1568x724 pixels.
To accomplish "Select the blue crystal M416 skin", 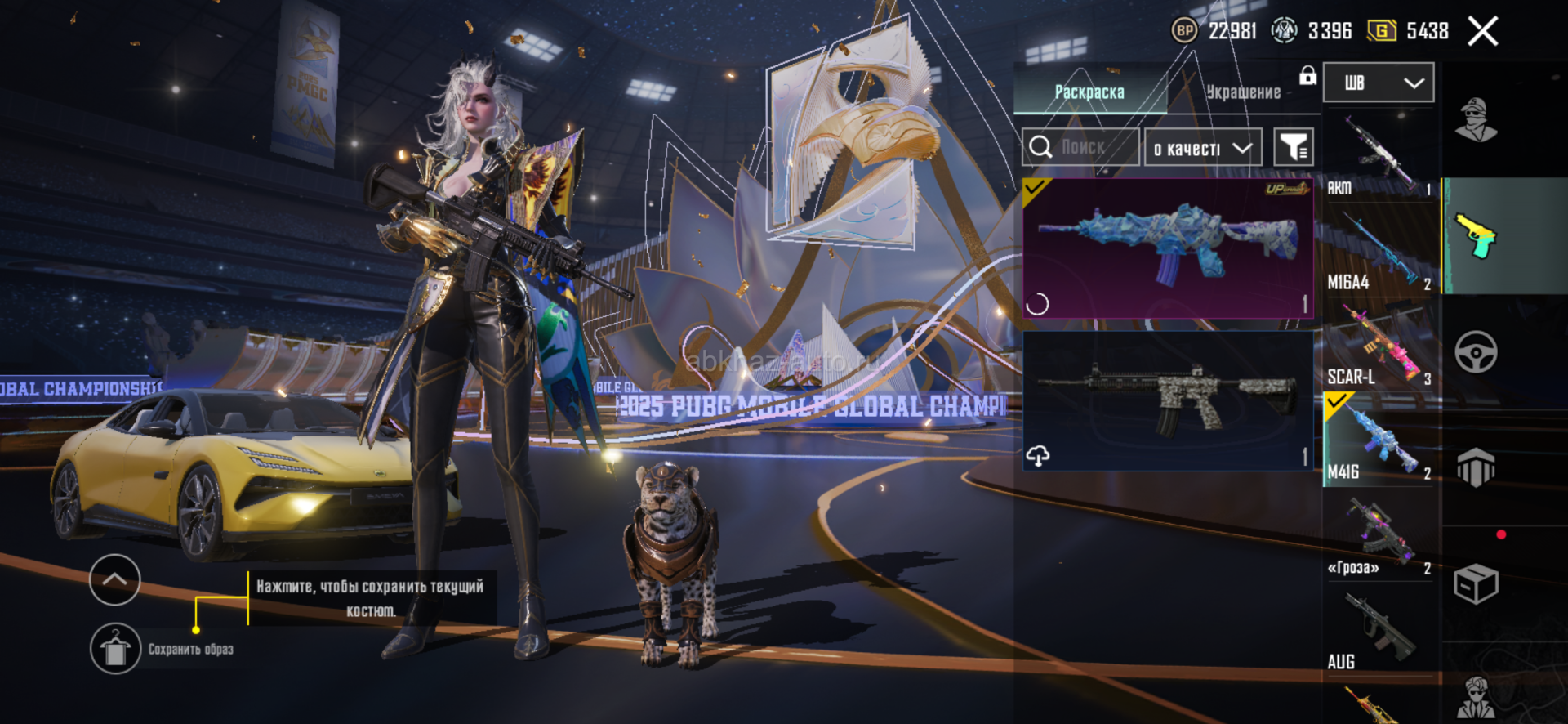I will click(1167, 248).
